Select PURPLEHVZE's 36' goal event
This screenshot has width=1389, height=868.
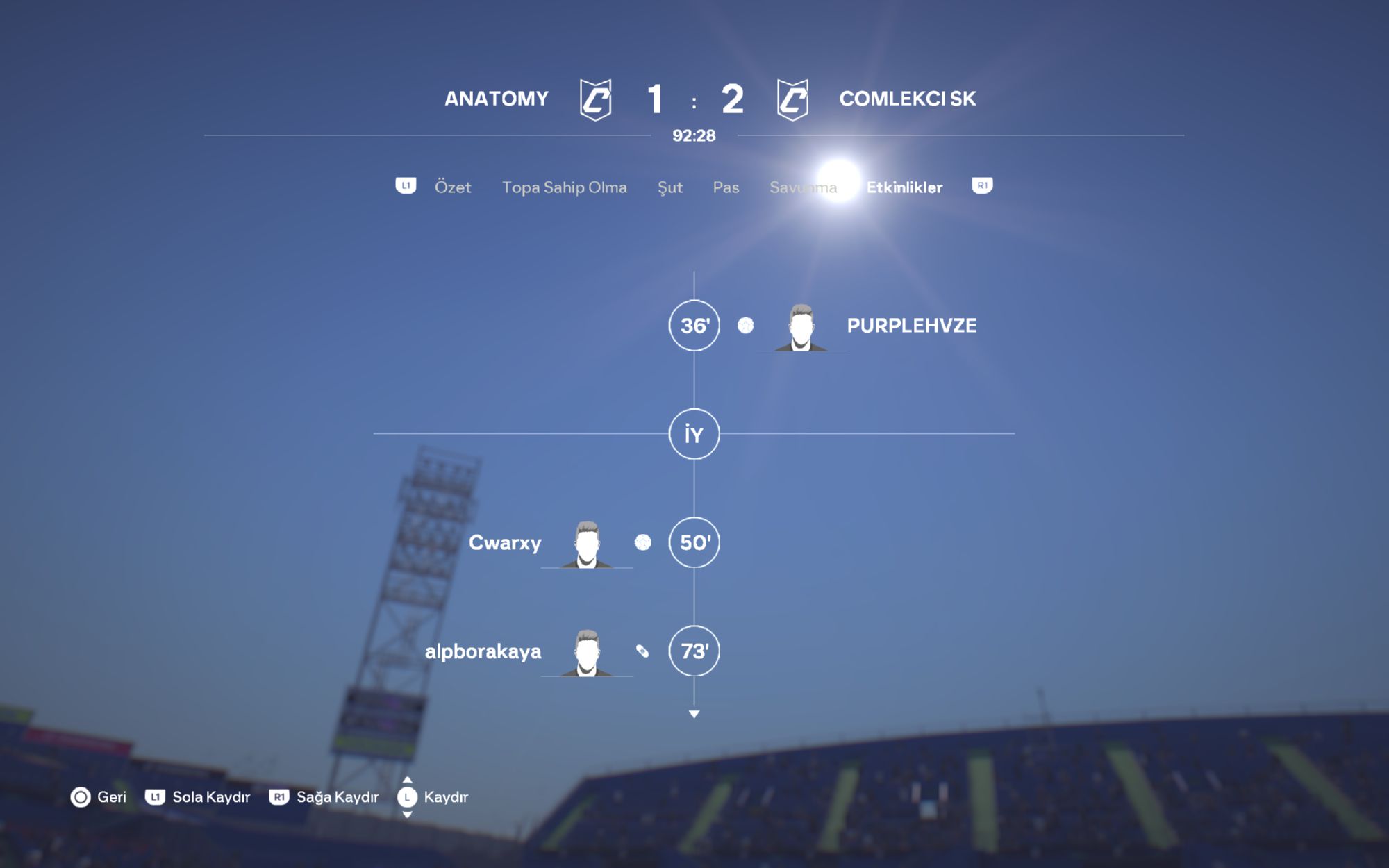pyautogui.click(x=910, y=326)
